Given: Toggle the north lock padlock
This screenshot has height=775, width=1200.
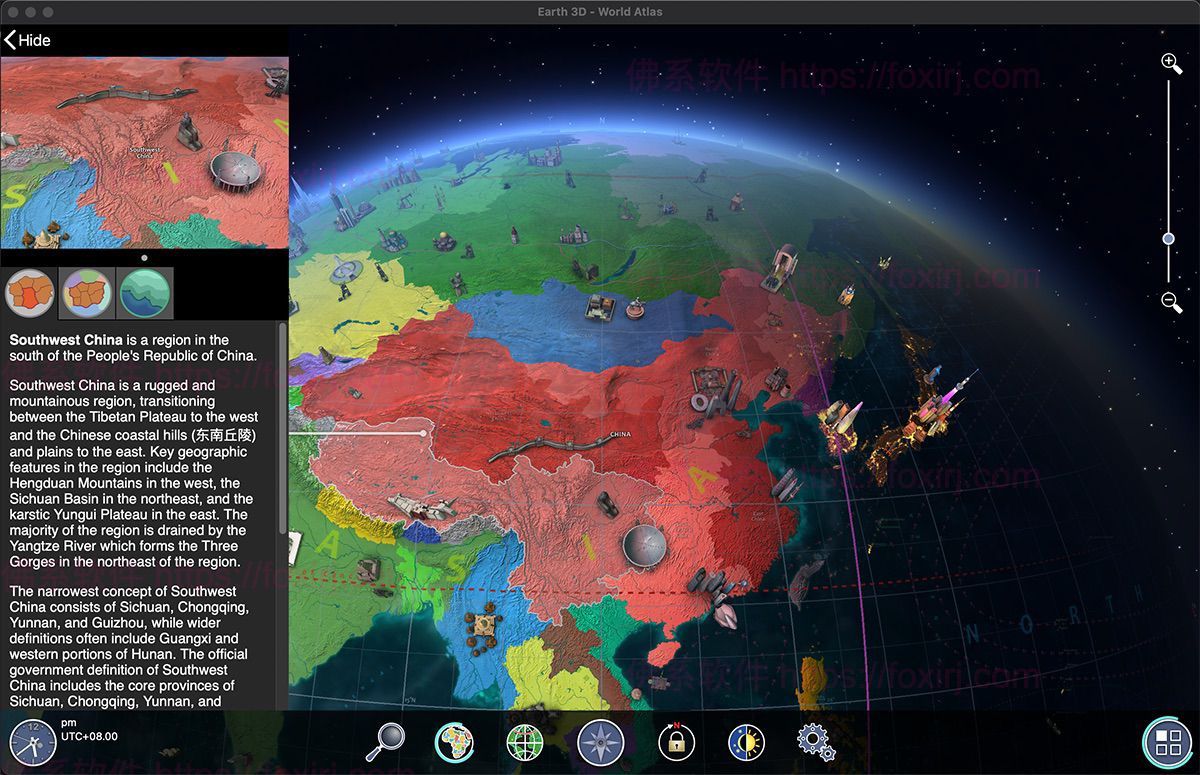Looking at the screenshot, I should point(676,742).
